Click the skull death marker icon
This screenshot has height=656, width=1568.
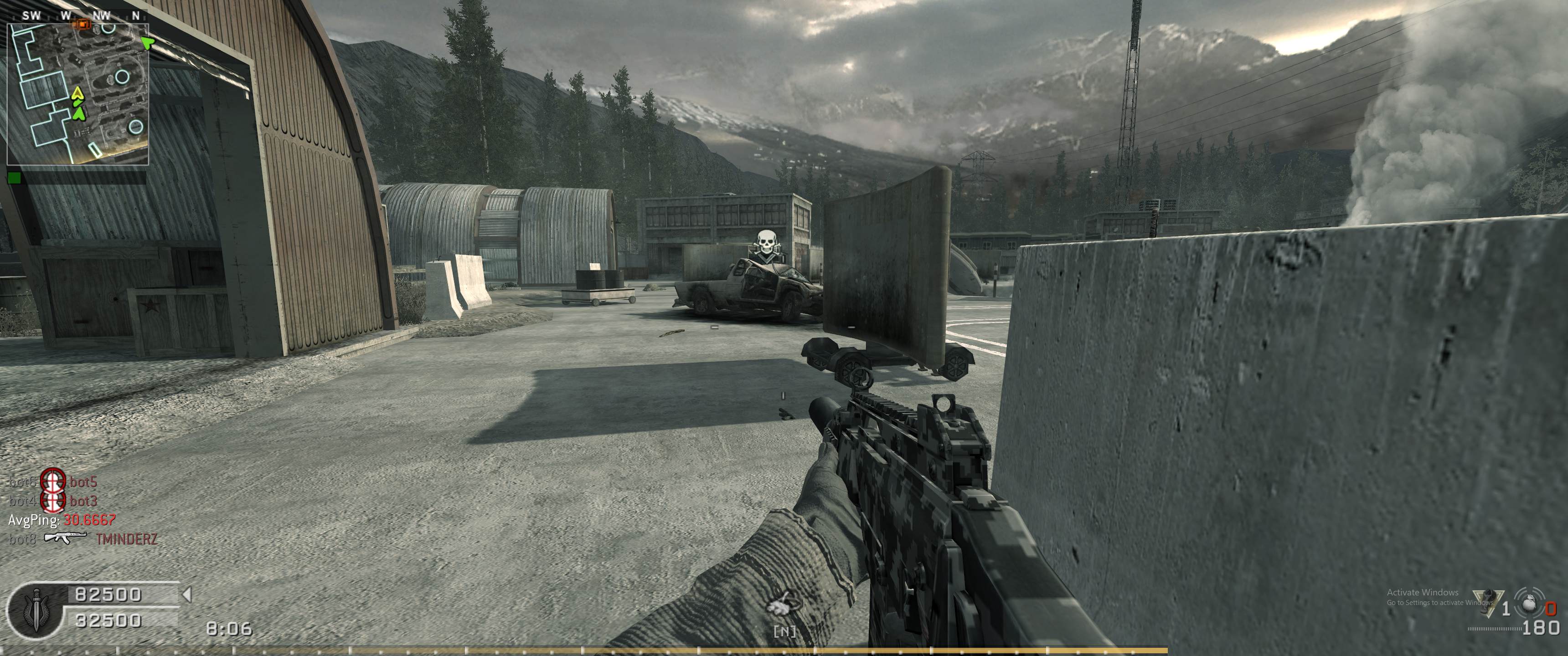765,243
